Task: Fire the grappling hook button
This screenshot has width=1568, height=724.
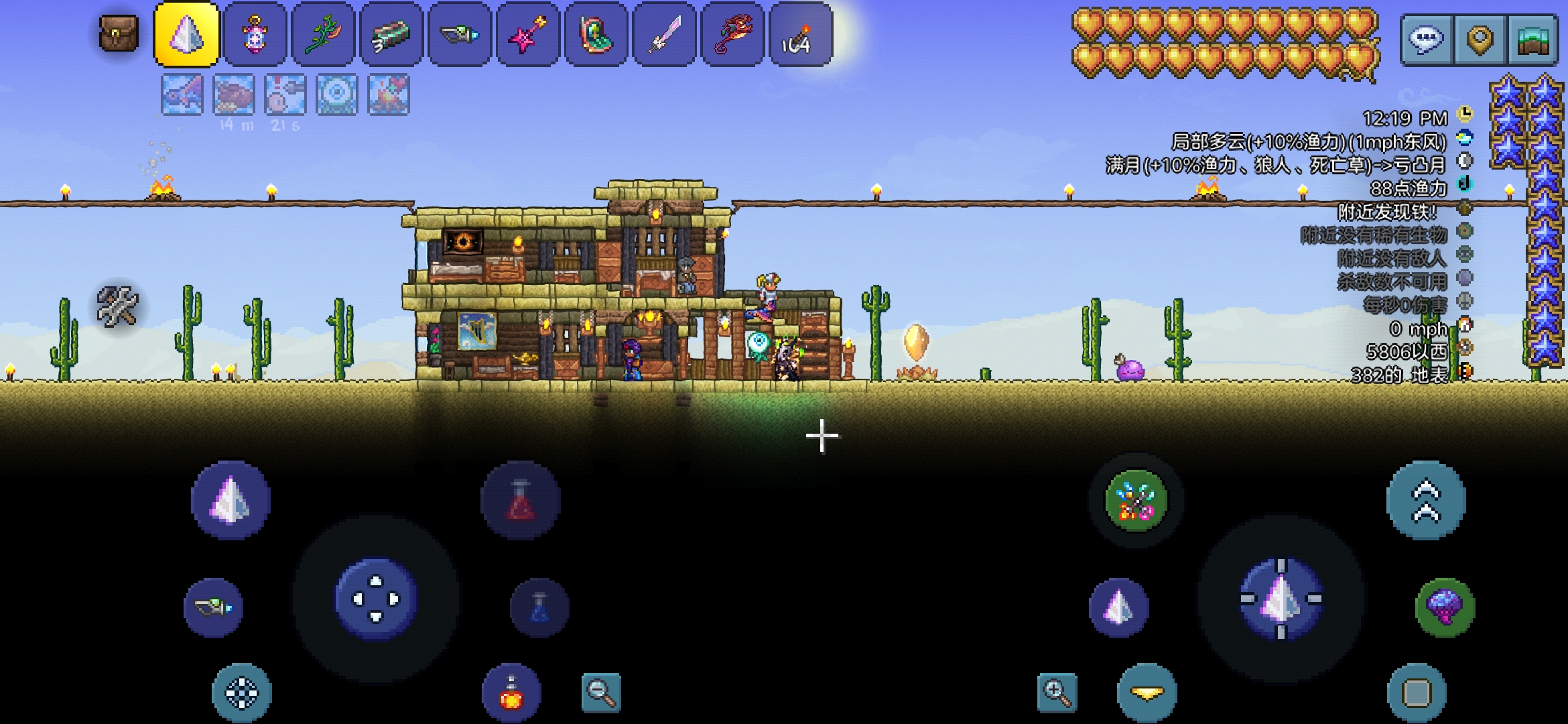Action: coord(1135,501)
